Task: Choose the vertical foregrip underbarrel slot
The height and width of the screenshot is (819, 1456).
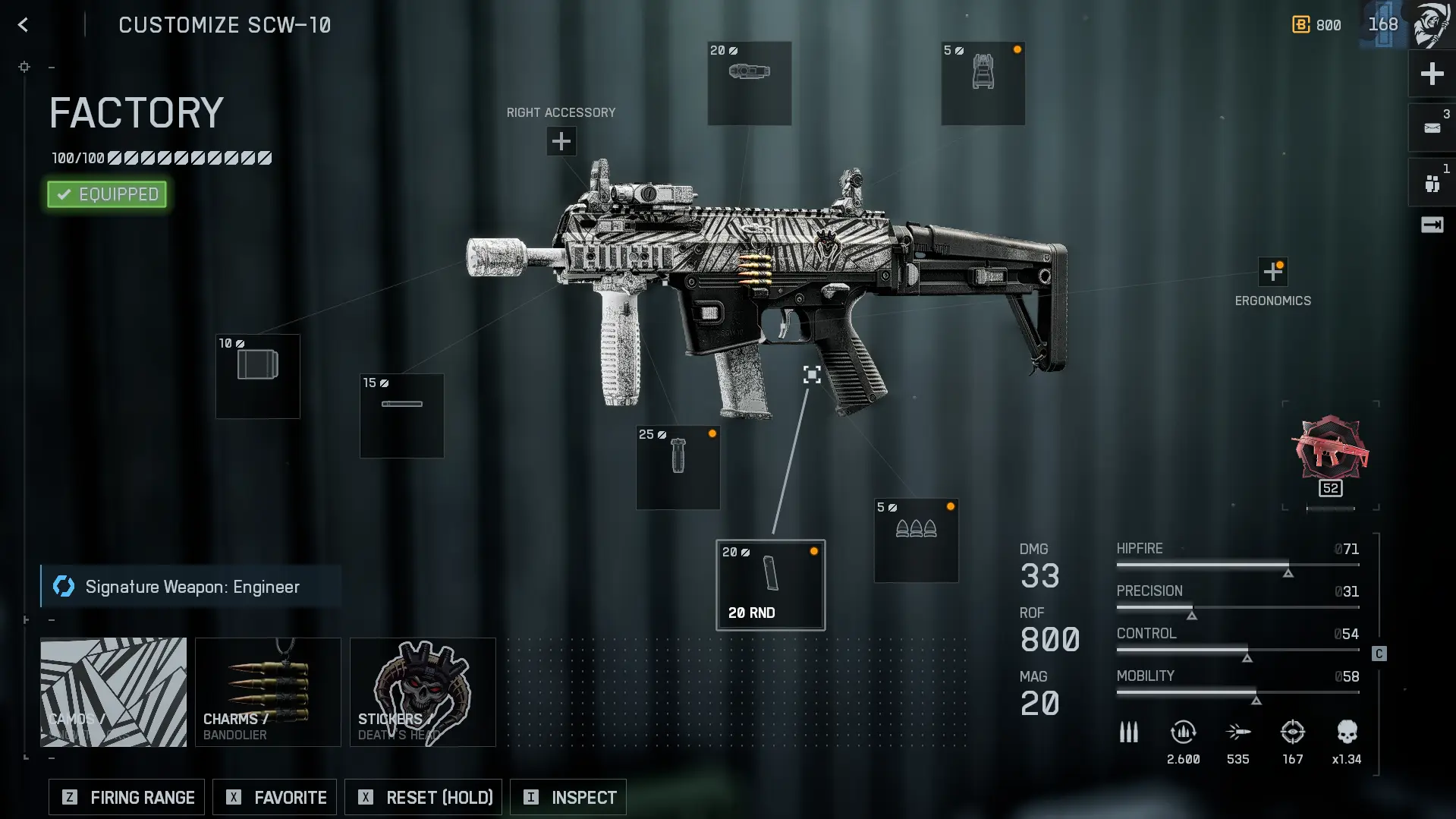Action: [x=678, y=468]
